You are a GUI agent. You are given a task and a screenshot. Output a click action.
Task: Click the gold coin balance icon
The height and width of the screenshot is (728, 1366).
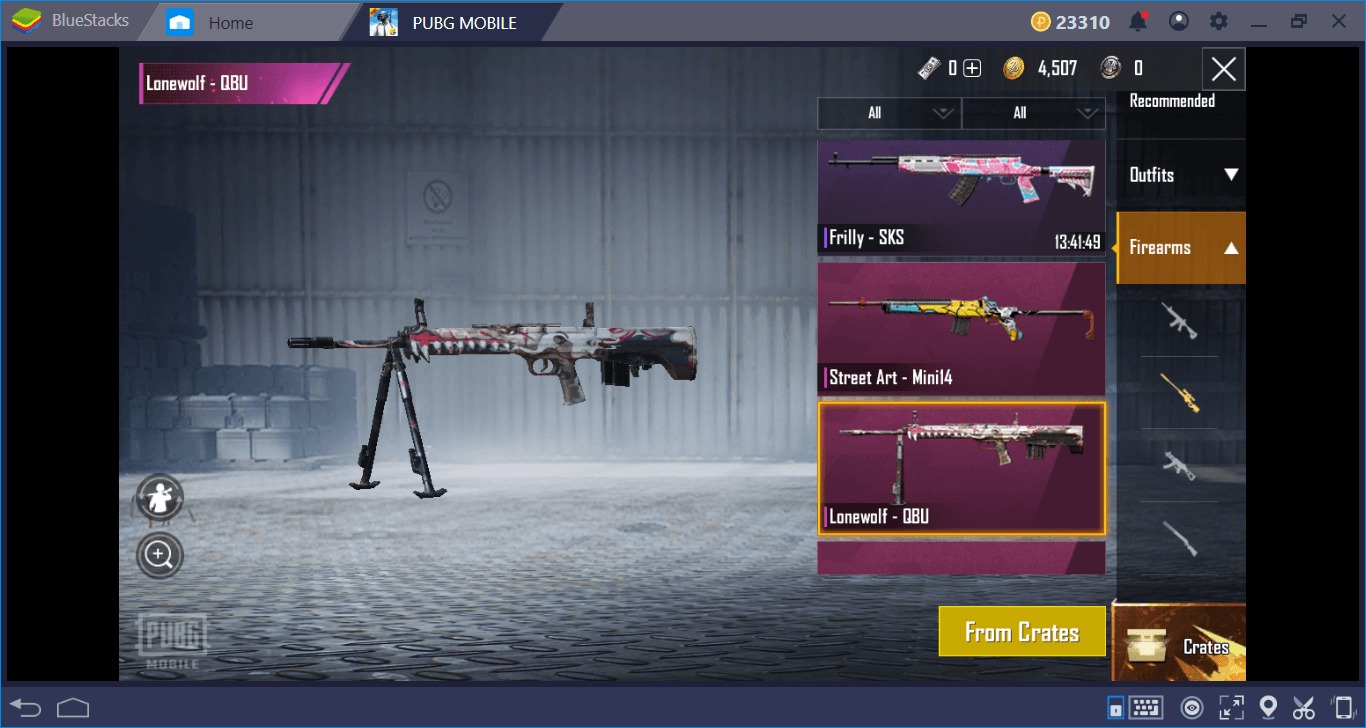point(1016,68)
